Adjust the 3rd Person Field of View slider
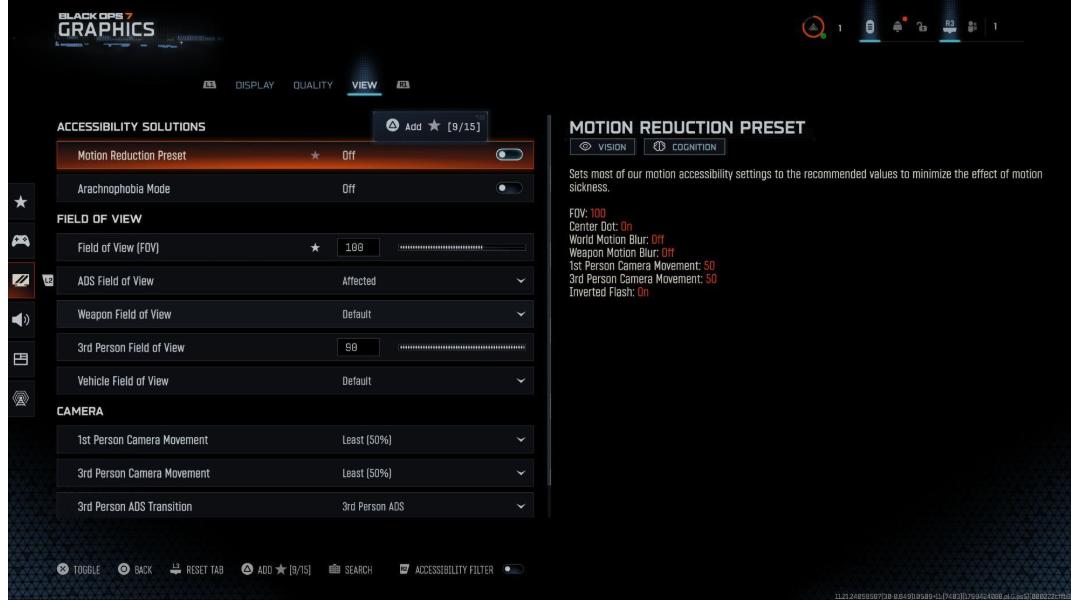Viewport: 1071px width, 601px height. (460, 347)
